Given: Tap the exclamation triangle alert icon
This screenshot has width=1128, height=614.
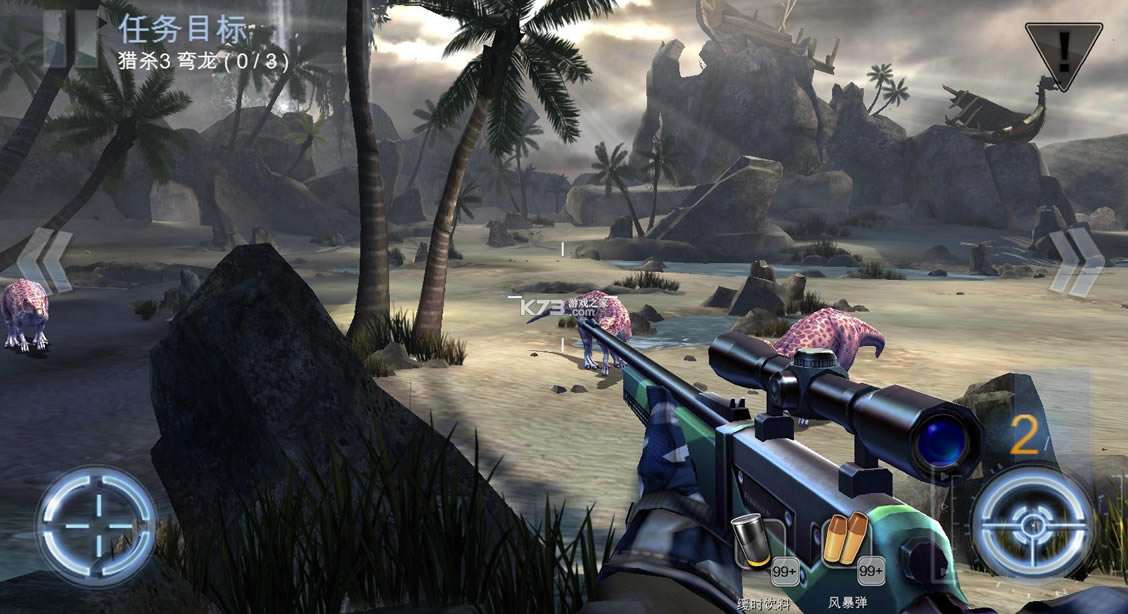Looking at the screenshot, I should (x=1063, y=50).
